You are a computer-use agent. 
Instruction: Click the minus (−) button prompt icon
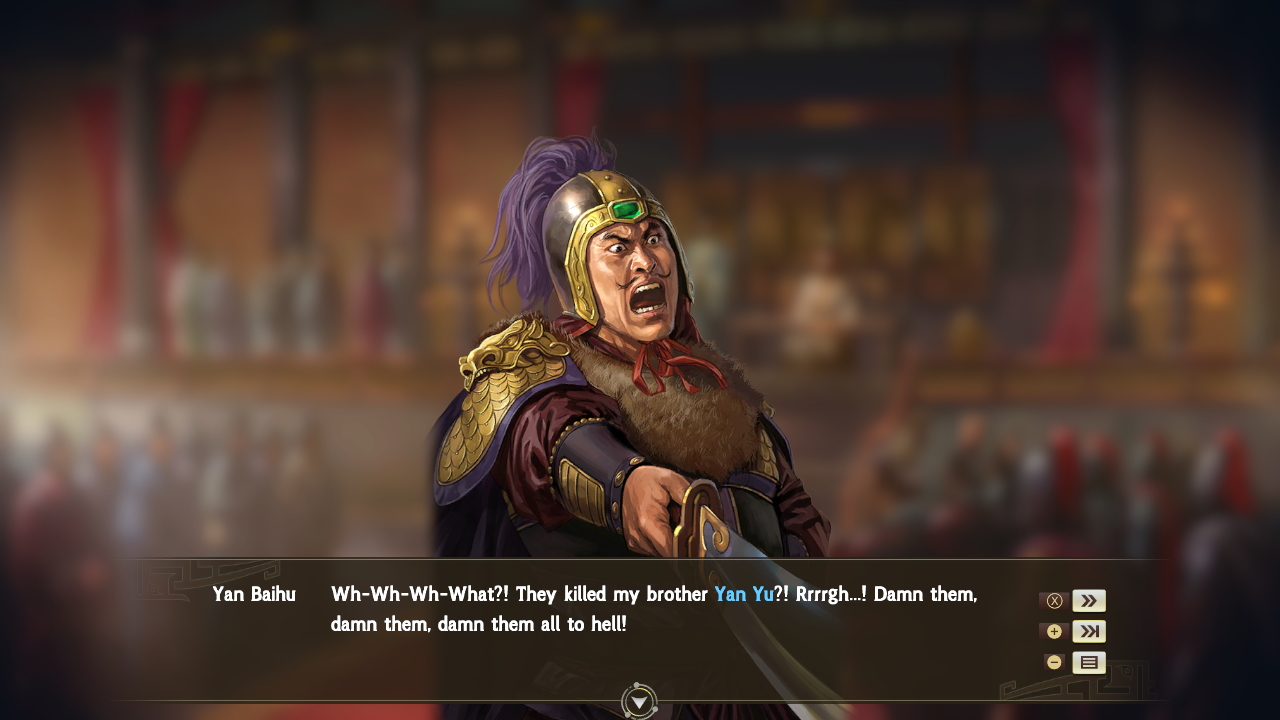tap(1054, 662)
